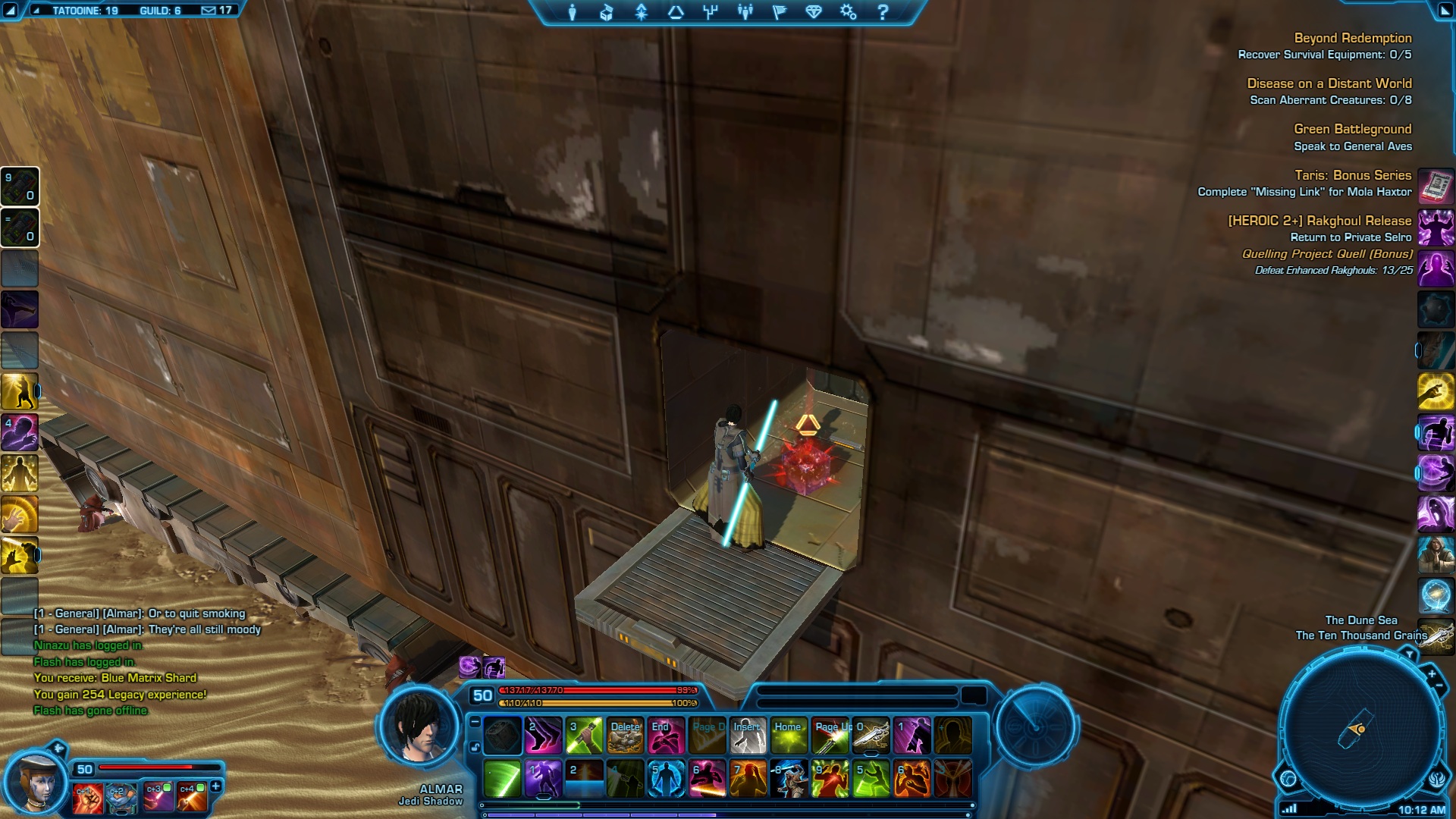Open the inventory box icon
This screenshot has height=819, width=1456.
click(607, 12)
